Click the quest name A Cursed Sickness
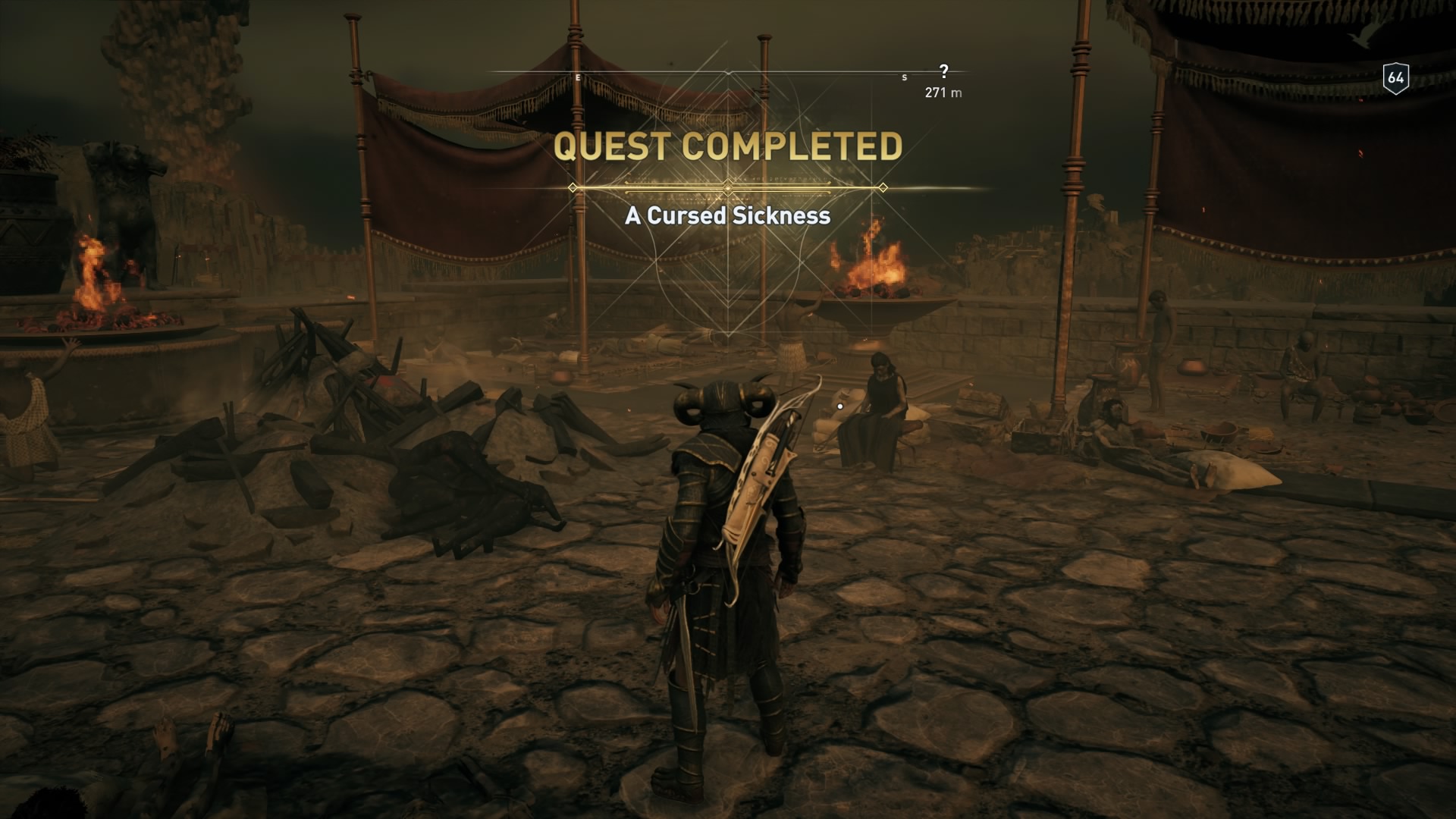Image resolution: width=1456 pixels, height=819 pixels. (x=726, y=216)
